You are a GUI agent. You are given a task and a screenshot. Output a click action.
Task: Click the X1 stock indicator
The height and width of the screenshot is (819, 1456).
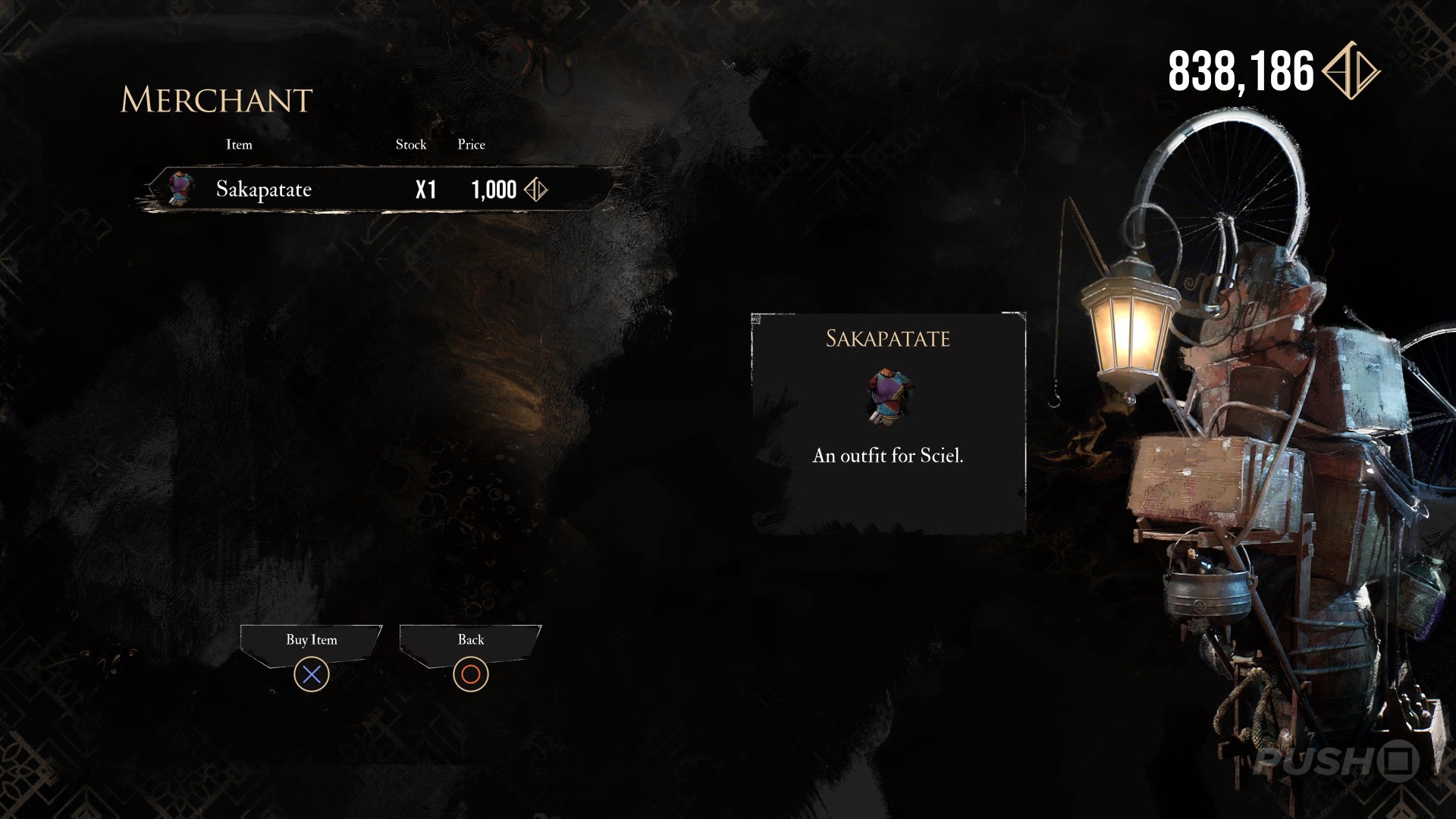[425, 190]
